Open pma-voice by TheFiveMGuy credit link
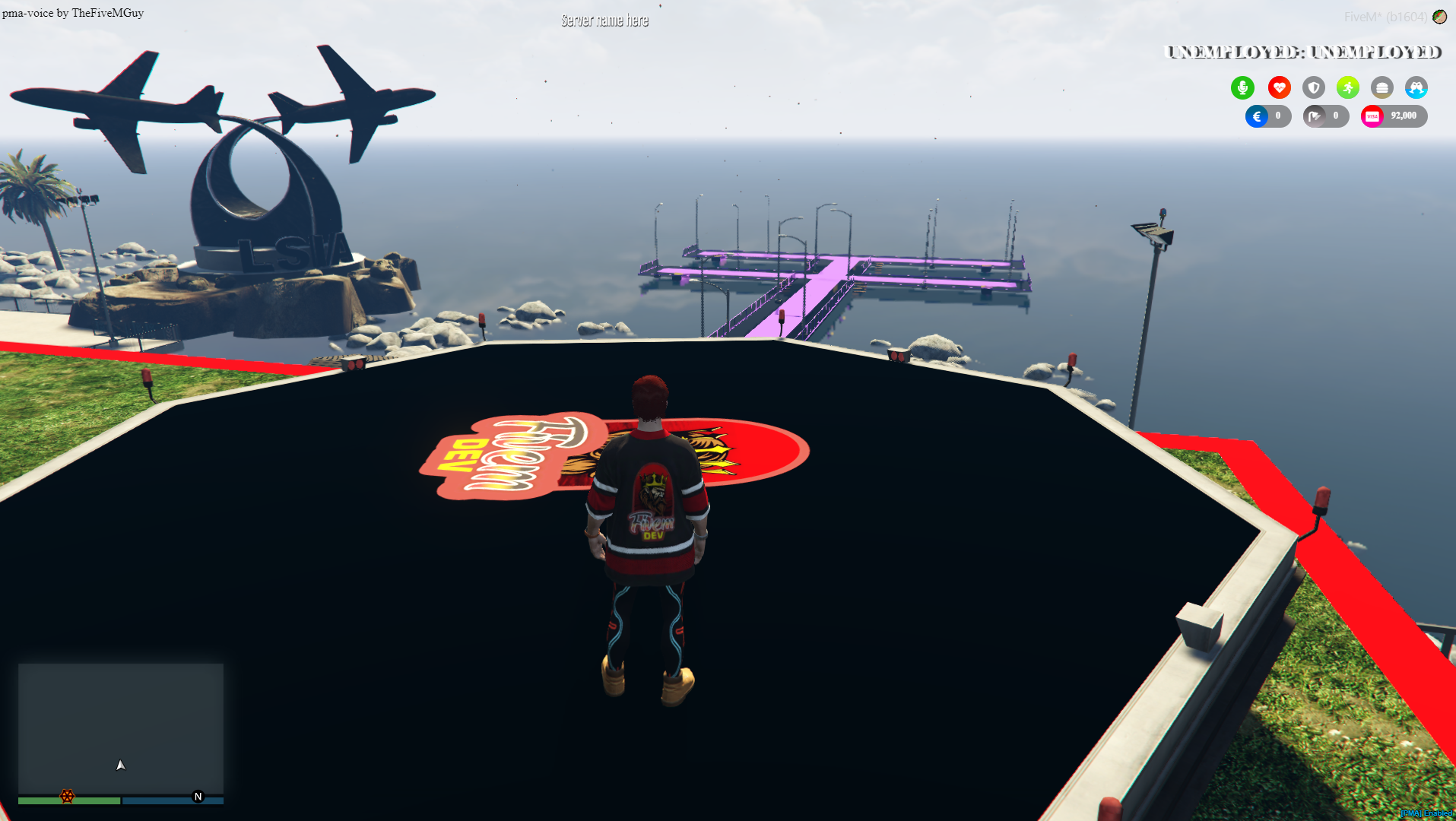The width and height of the screenshot is (1456, 821). [72, 12]
